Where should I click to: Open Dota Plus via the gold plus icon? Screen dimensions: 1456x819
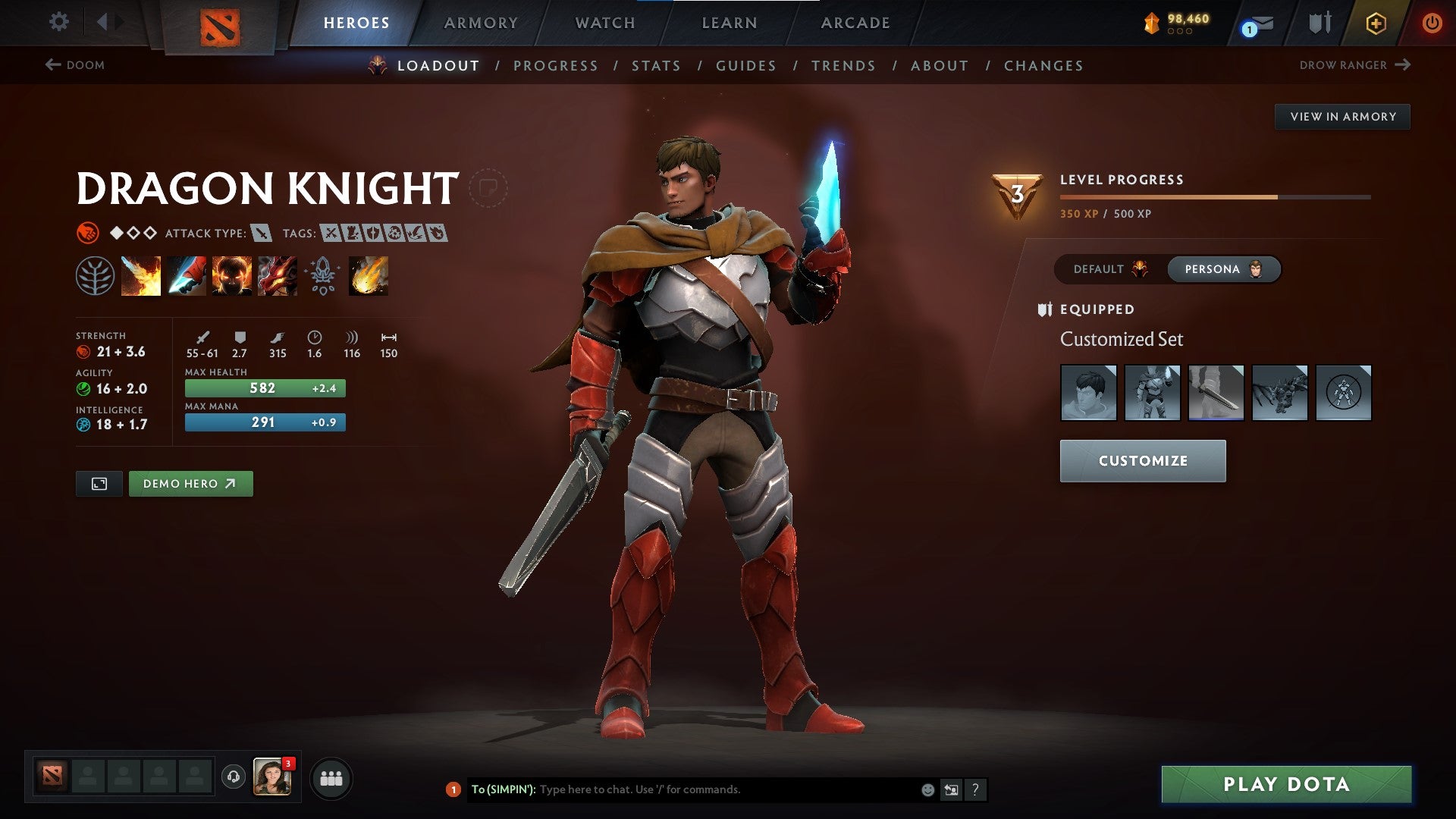(x=1376, y=22)
